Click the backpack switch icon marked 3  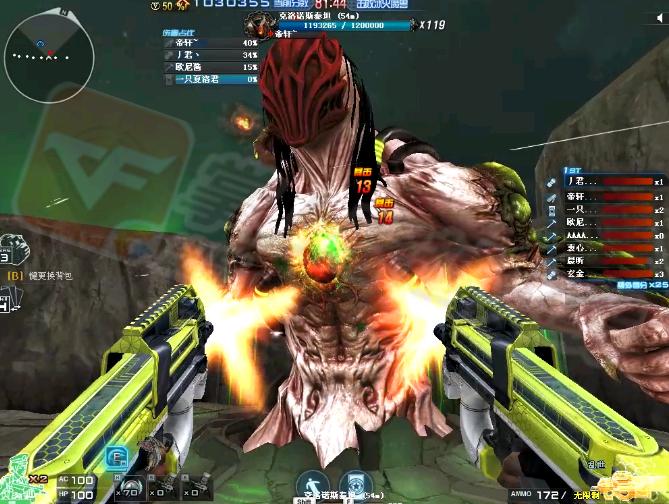click(10, 250)
